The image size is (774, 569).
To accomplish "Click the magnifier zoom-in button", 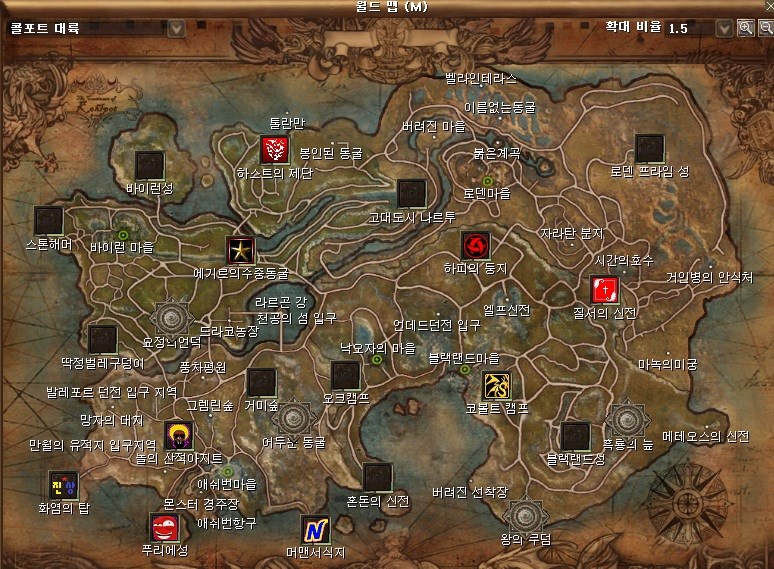I will tap(745, 28).
